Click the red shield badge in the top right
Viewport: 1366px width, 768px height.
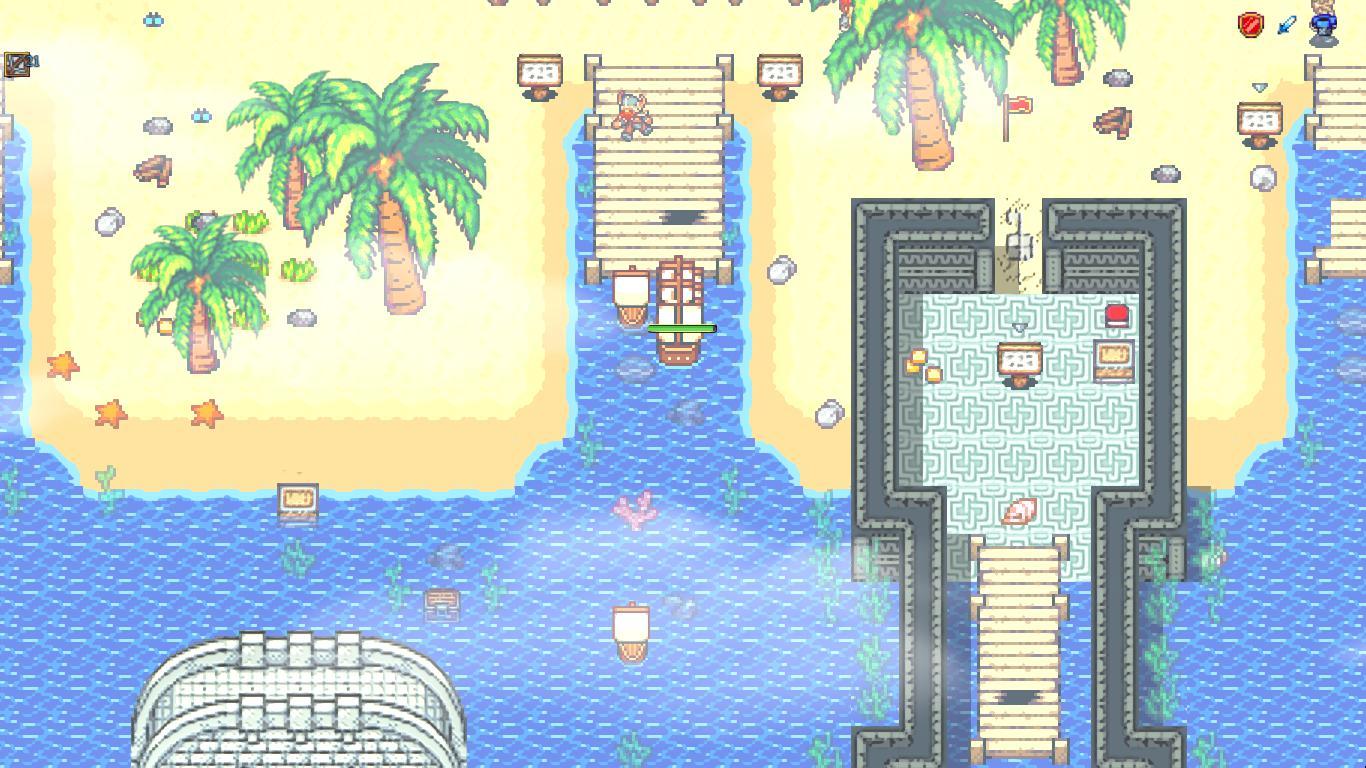[x=1251, y=23]
